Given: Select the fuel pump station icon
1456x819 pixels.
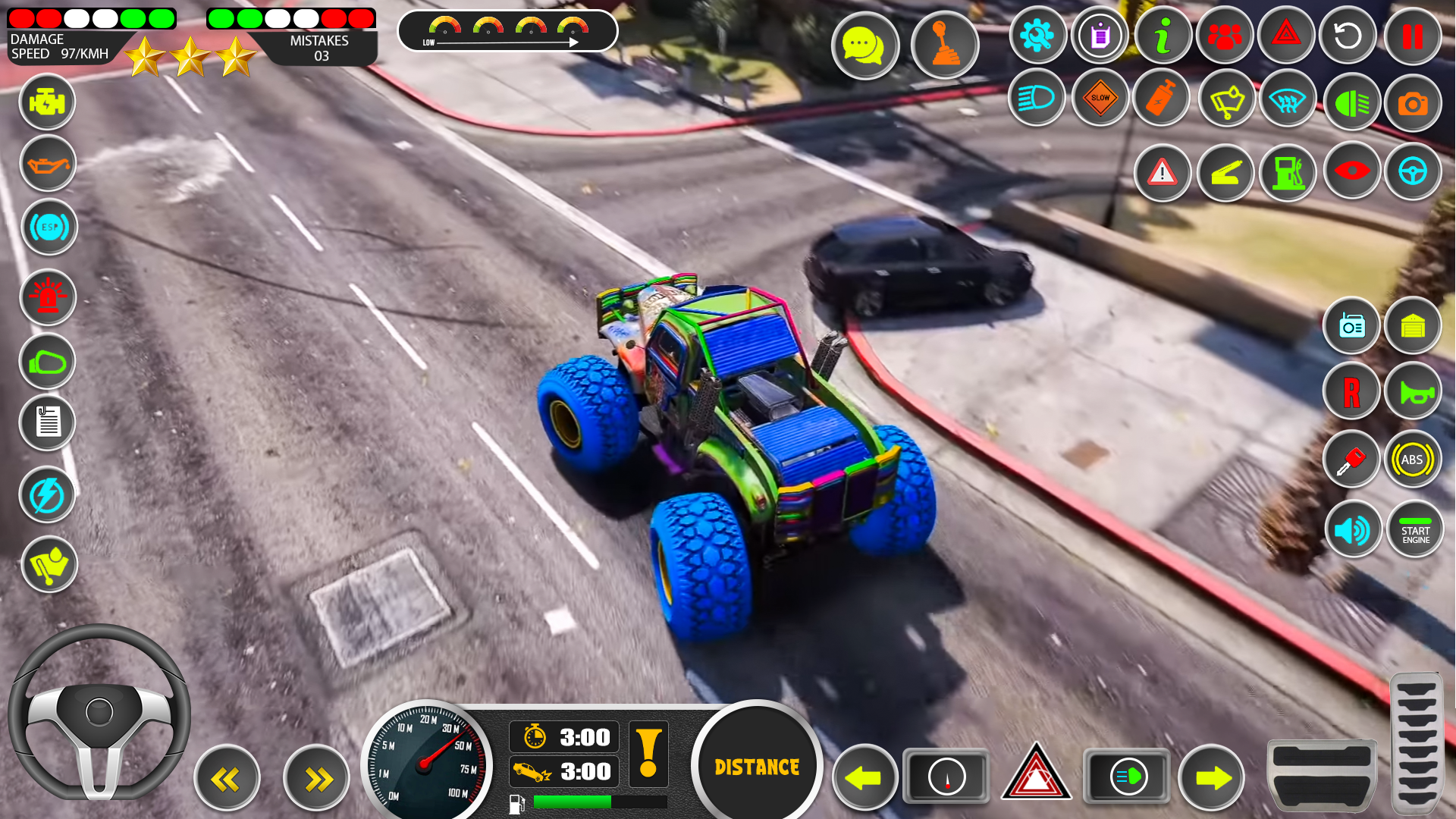Looking at the screenshot, I should click(x=1288, y=172).
